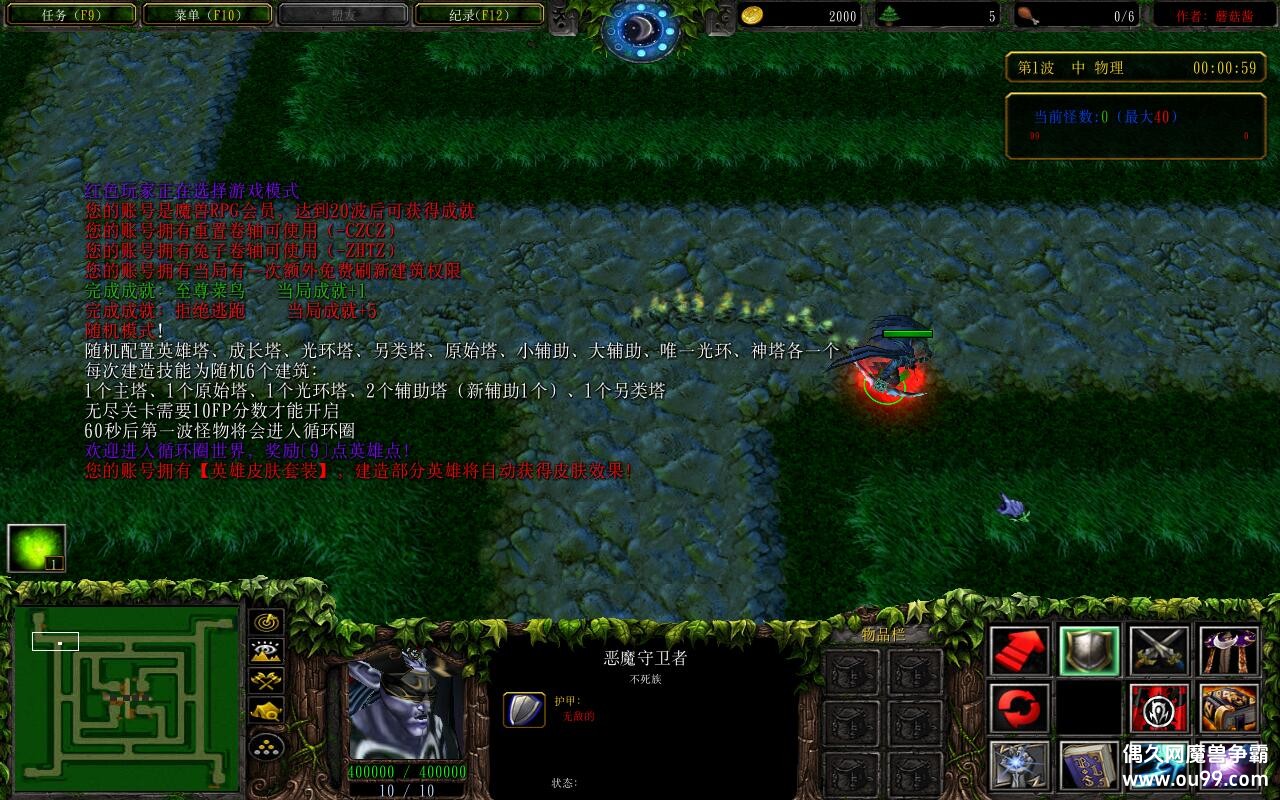Open the 任务 (F9) quest menu
This screenshot has width=1280, height=800.
(70, 15)
